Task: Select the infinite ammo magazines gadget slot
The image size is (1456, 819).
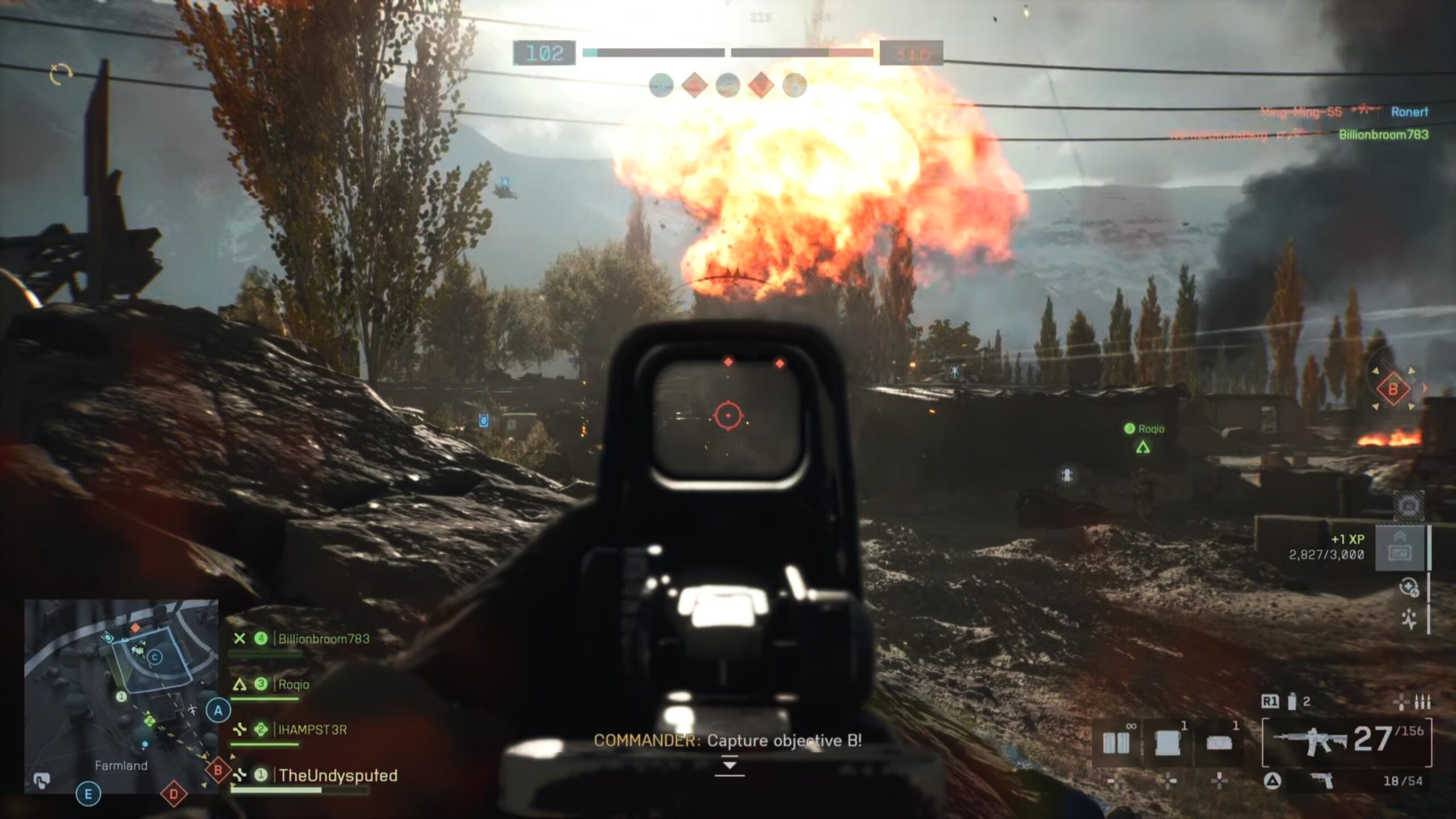Action: pyautogui.click(x=1116, y=743)
